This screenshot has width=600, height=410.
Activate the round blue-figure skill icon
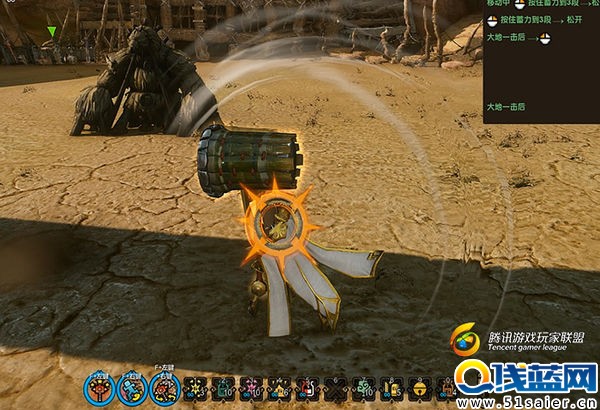tap(130, 389)
